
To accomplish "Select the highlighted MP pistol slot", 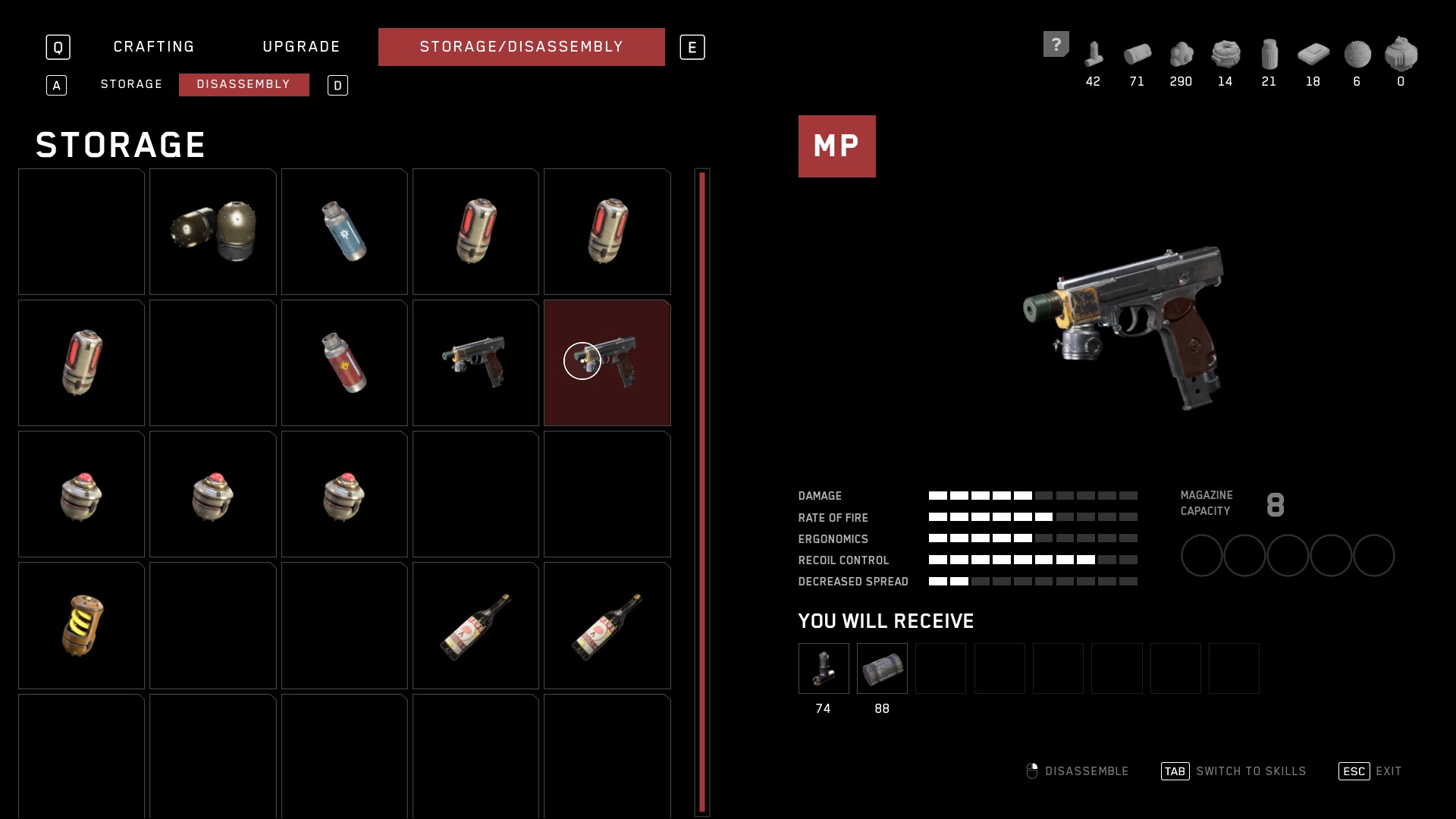I will (607, 362).
